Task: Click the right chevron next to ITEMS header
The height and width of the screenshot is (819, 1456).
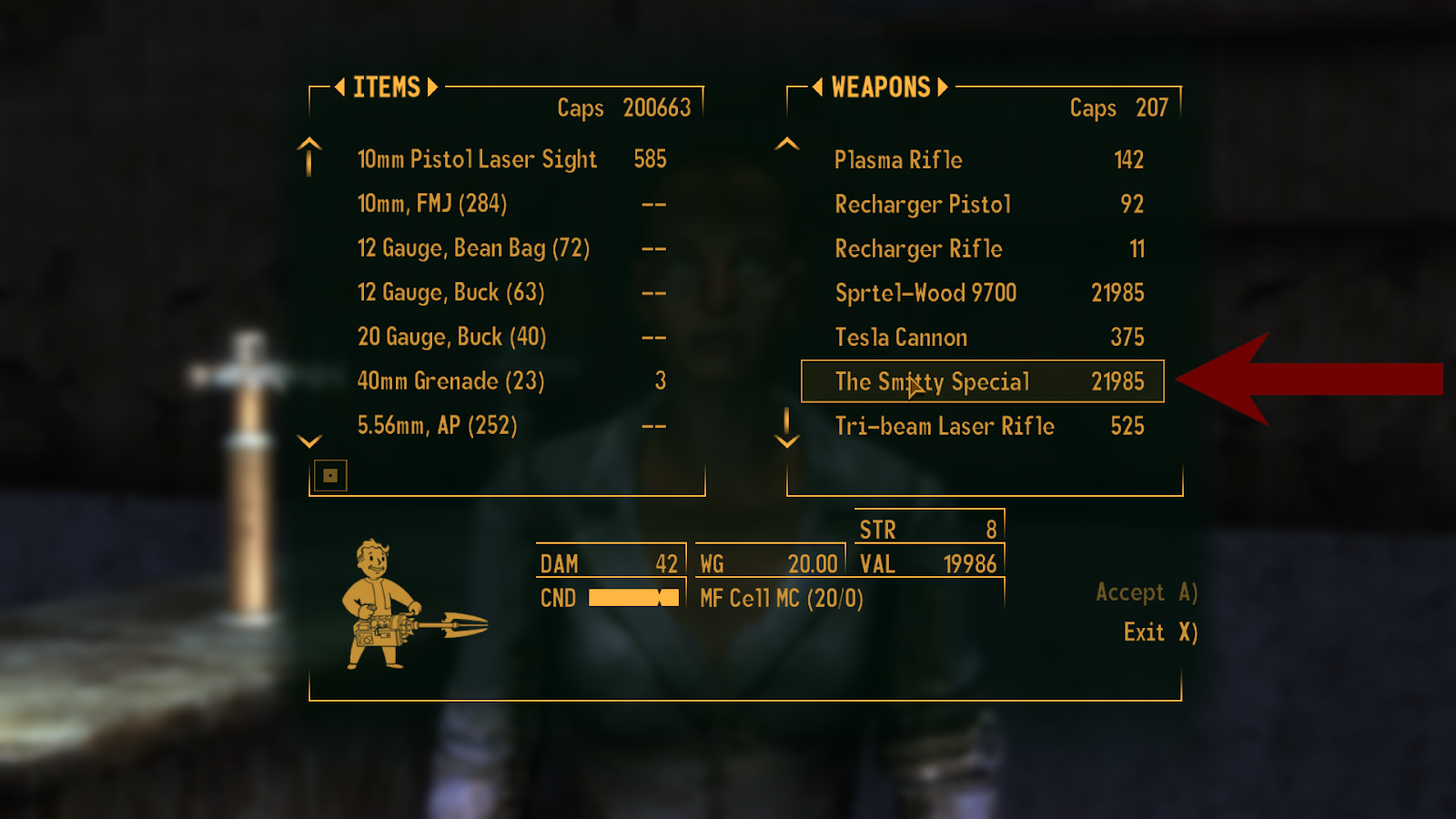Action: pos(433,87)
